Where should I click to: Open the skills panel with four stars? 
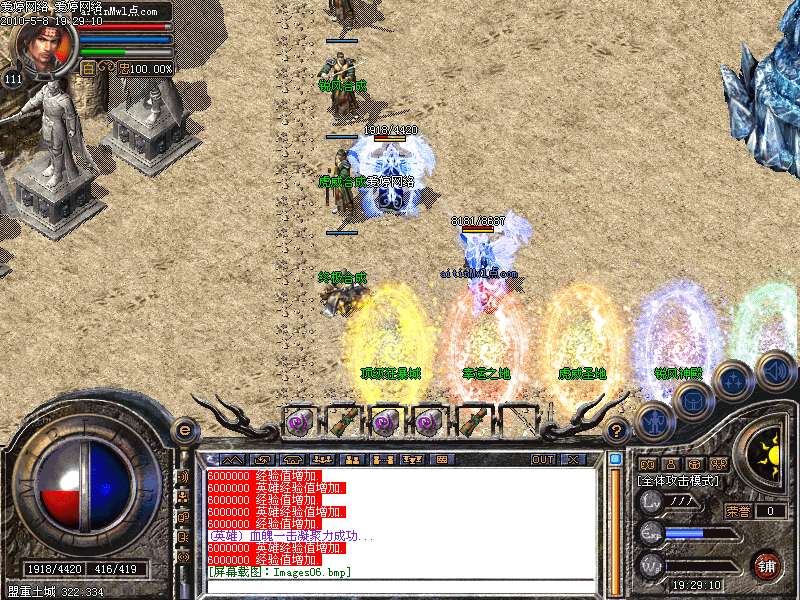[733, 378]
